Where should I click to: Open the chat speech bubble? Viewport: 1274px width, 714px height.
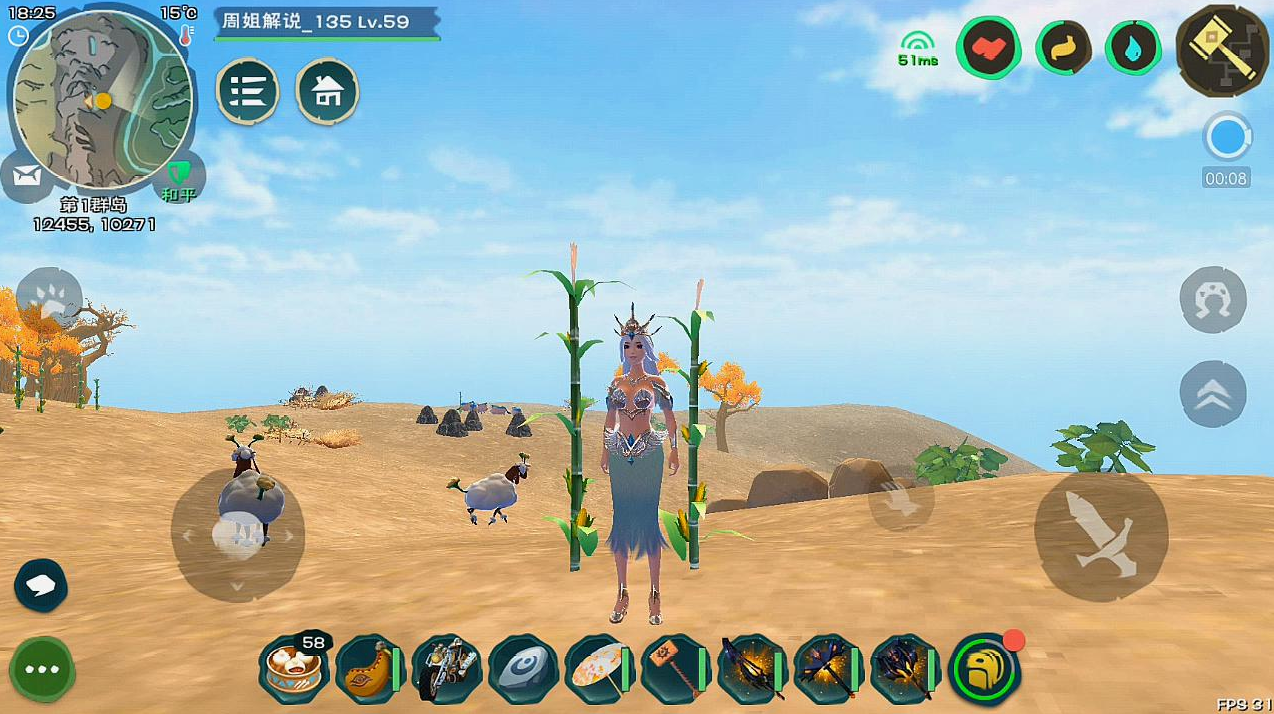[41, 585]
